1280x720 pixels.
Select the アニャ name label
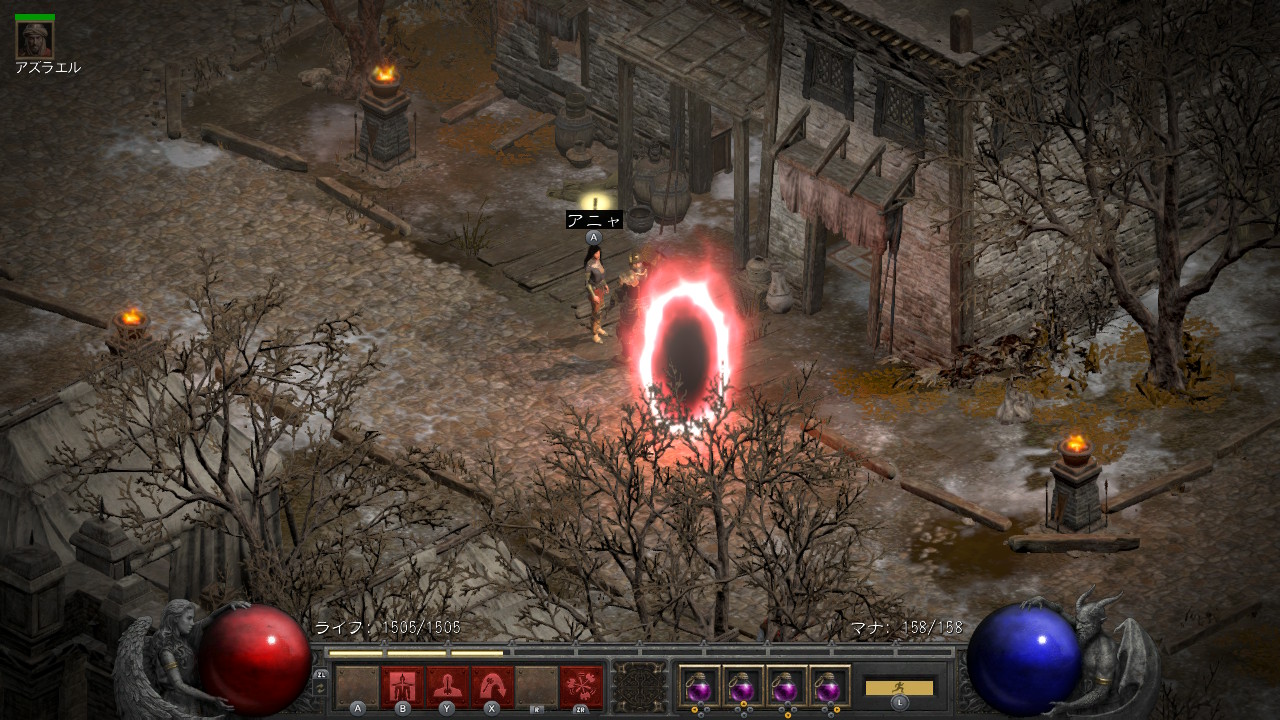[594, 220]
